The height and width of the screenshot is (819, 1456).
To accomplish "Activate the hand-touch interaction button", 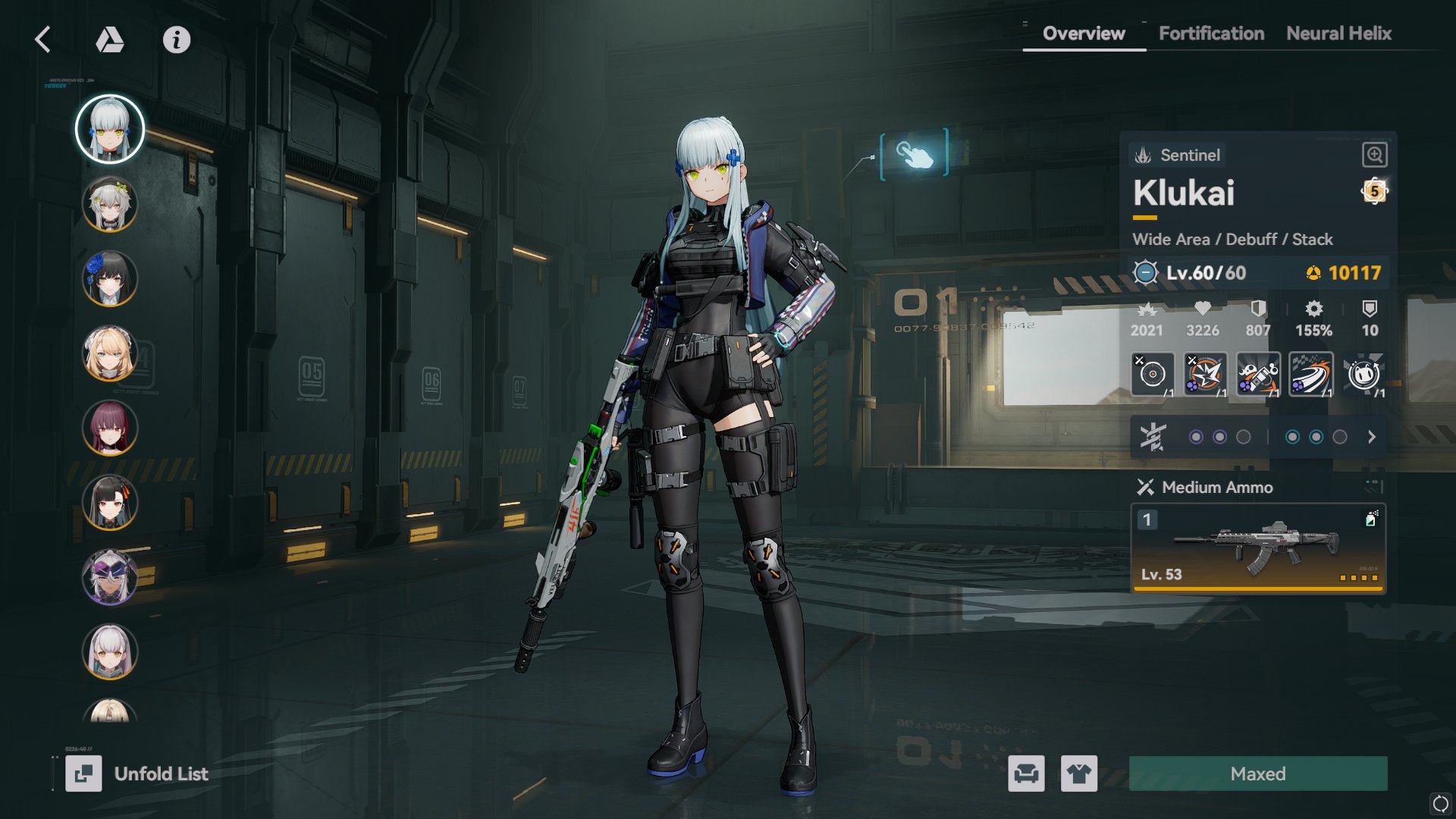I will pyautogui.click(x=914, y=154).
